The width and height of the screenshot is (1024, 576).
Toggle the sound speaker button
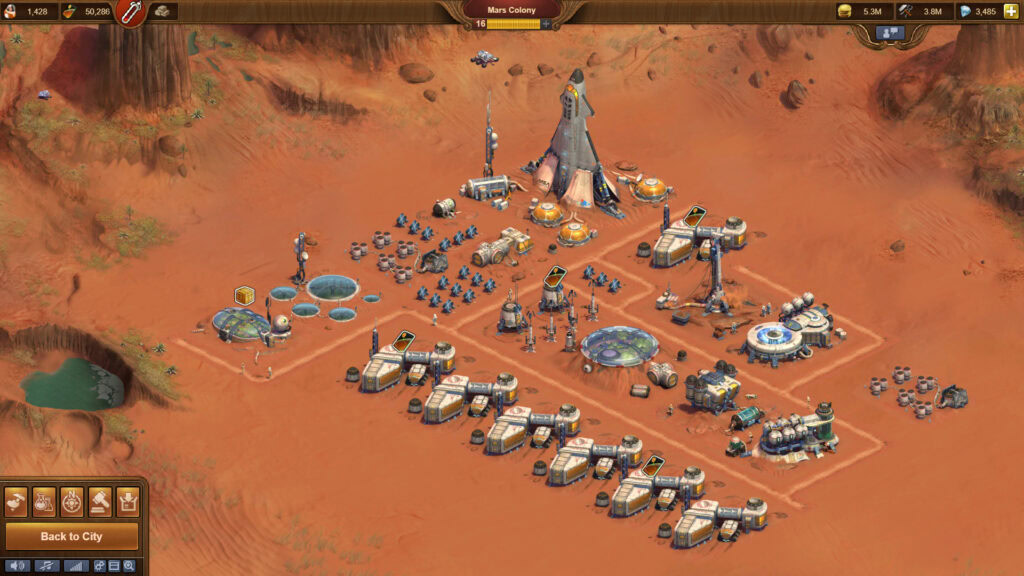(x=19, y=566)
